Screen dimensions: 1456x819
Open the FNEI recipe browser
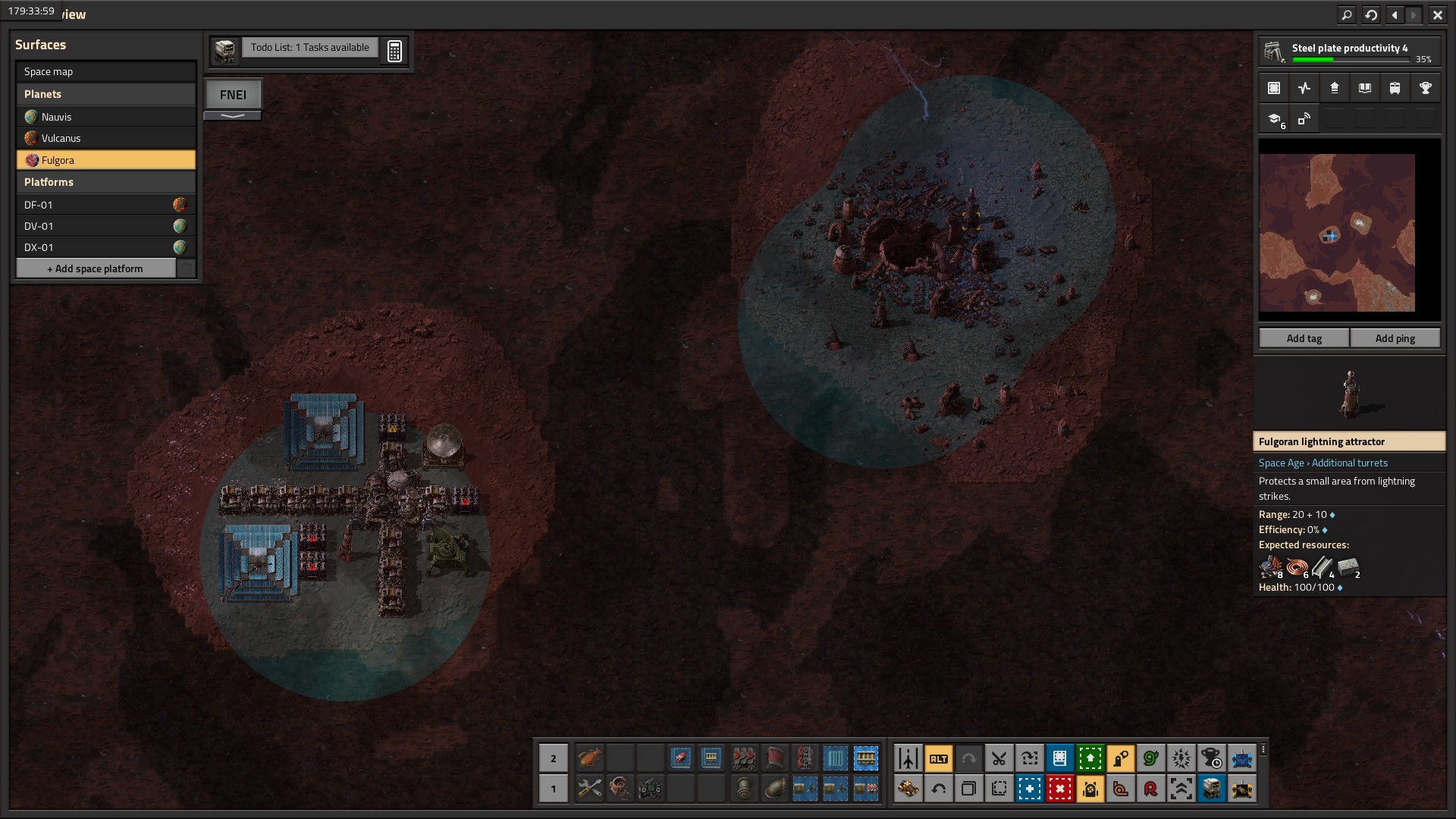coord(233,95)
